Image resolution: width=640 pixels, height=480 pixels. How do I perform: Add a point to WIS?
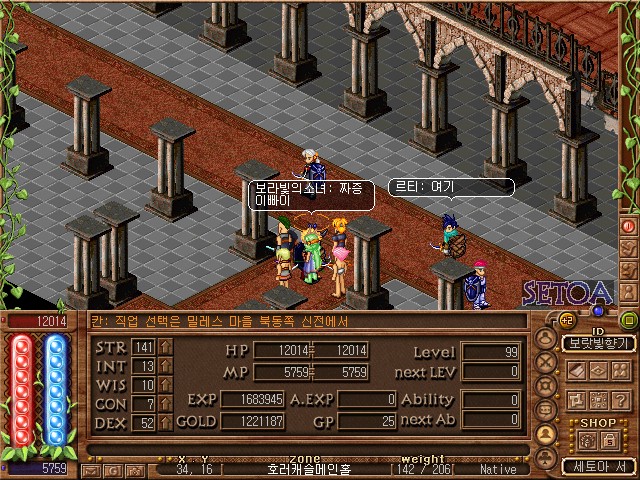click(x=165, y=385)
